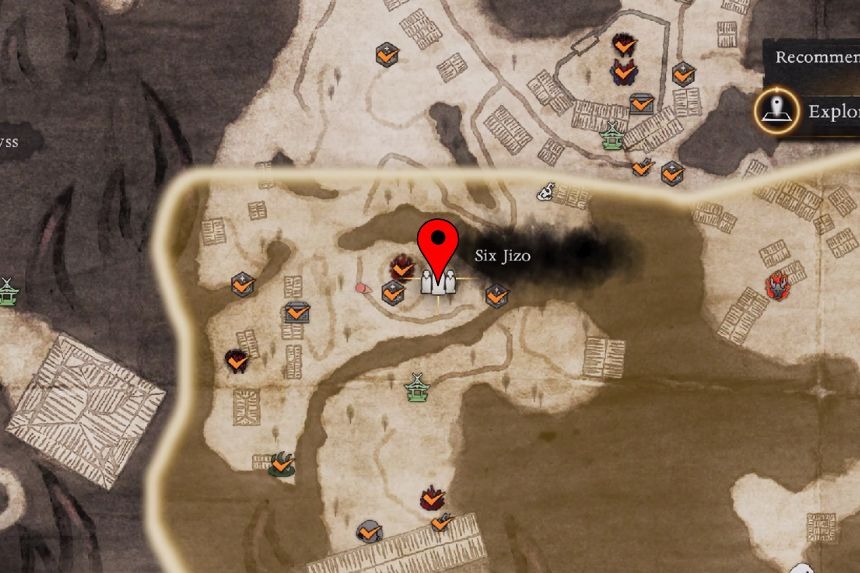Click the small red player arrow marker
The height and width of the screenshot is (573, 860).
coord(362,289)
